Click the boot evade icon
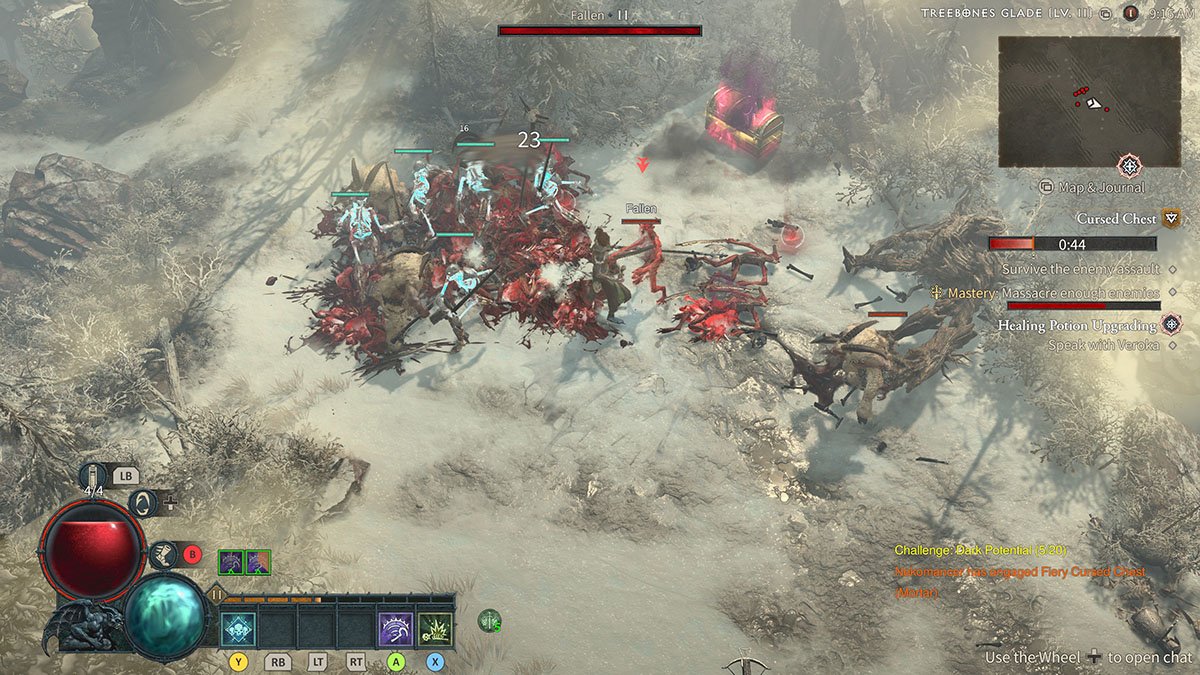Screen dimensions: 1200x675 point(163,554)
